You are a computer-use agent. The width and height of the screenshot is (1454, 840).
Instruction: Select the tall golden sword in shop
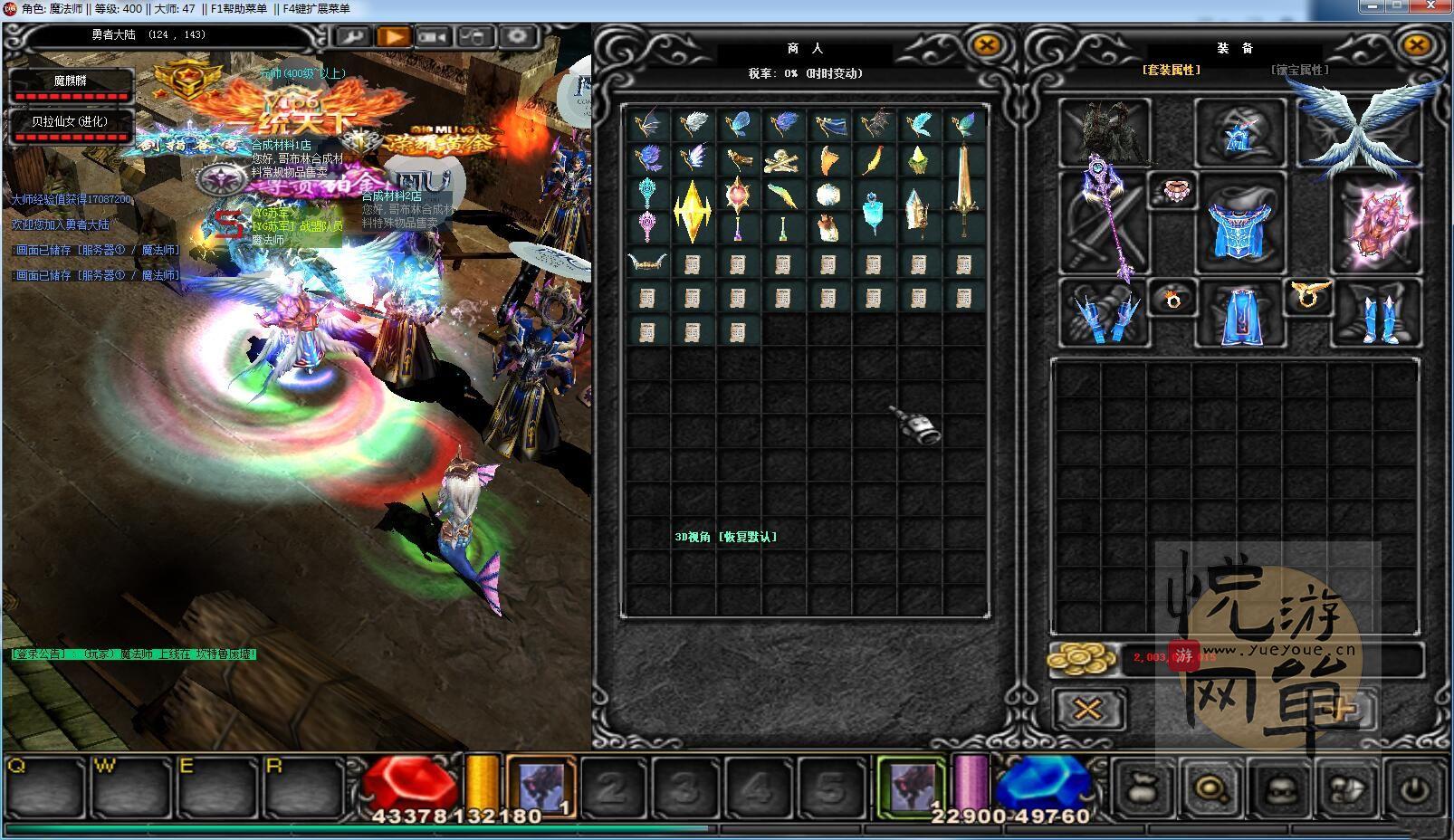tap(963, 179)
